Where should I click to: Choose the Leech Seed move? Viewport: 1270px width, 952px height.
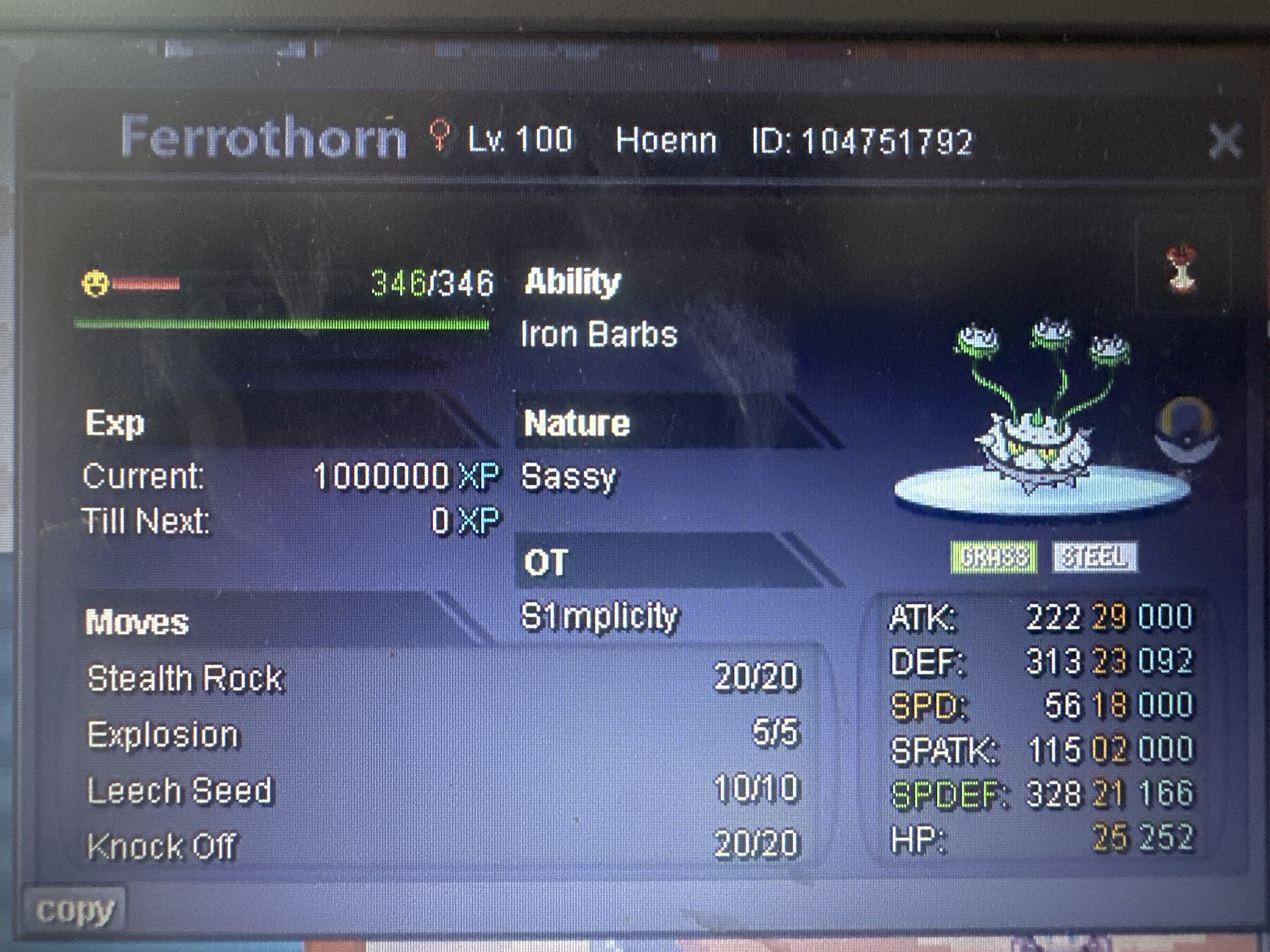tap(180, 791)
